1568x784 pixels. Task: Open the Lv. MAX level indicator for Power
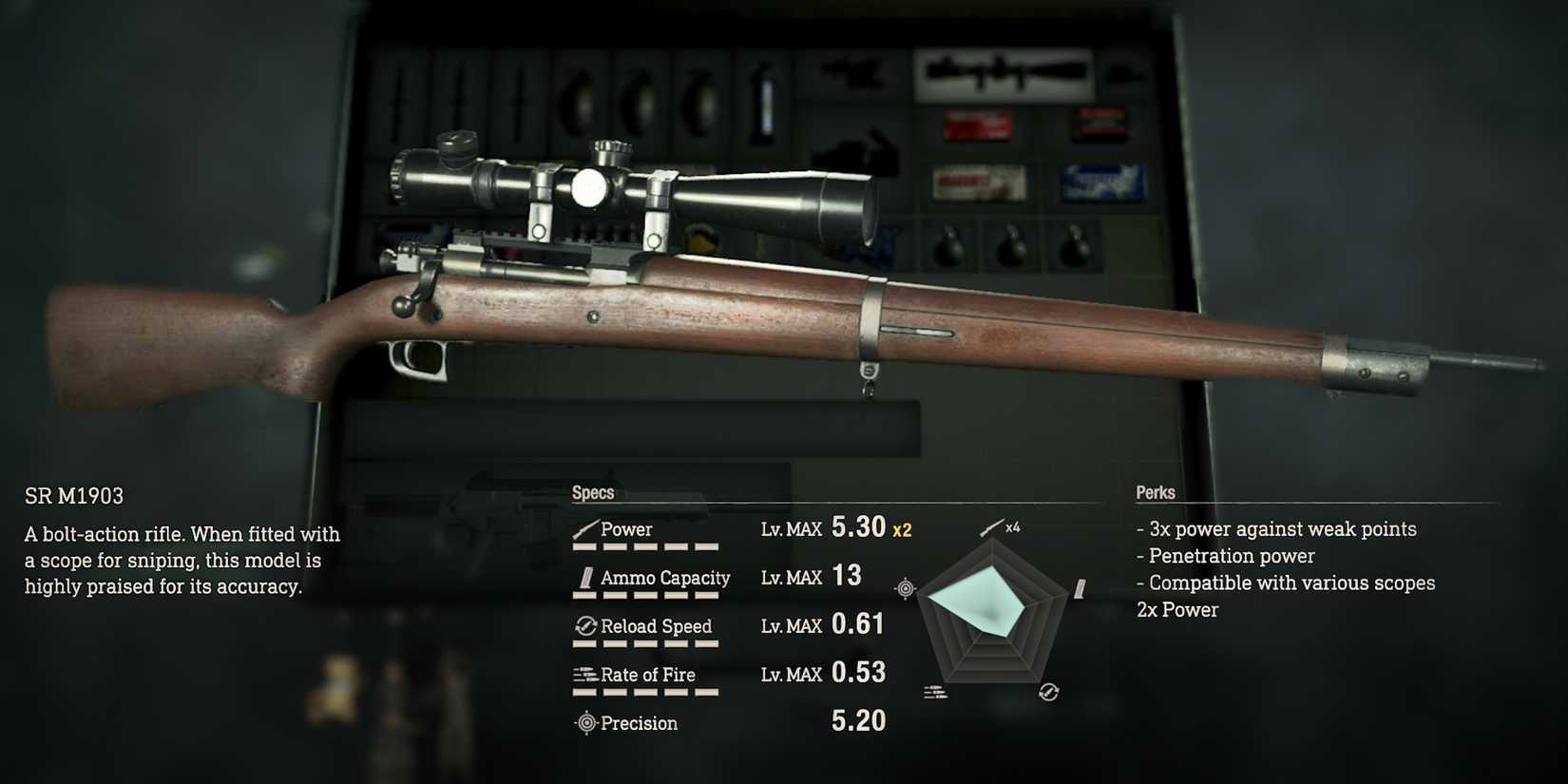point(791,528)
